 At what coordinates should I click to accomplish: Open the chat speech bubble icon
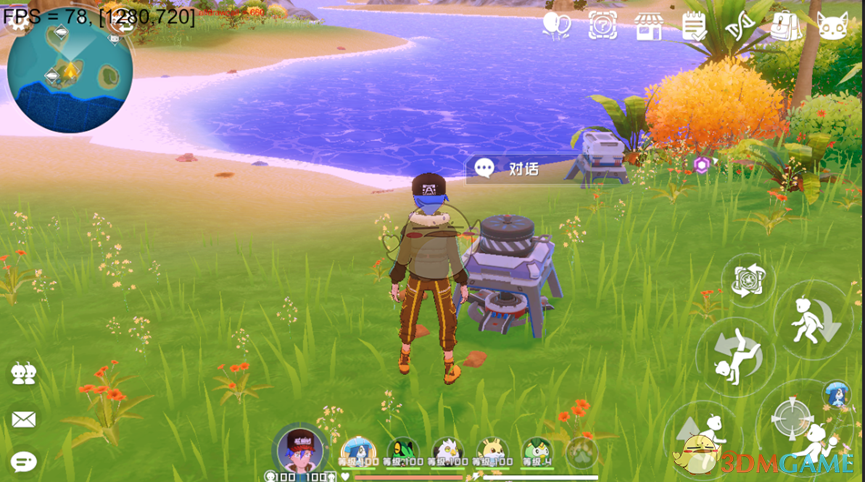click(24, 461)
